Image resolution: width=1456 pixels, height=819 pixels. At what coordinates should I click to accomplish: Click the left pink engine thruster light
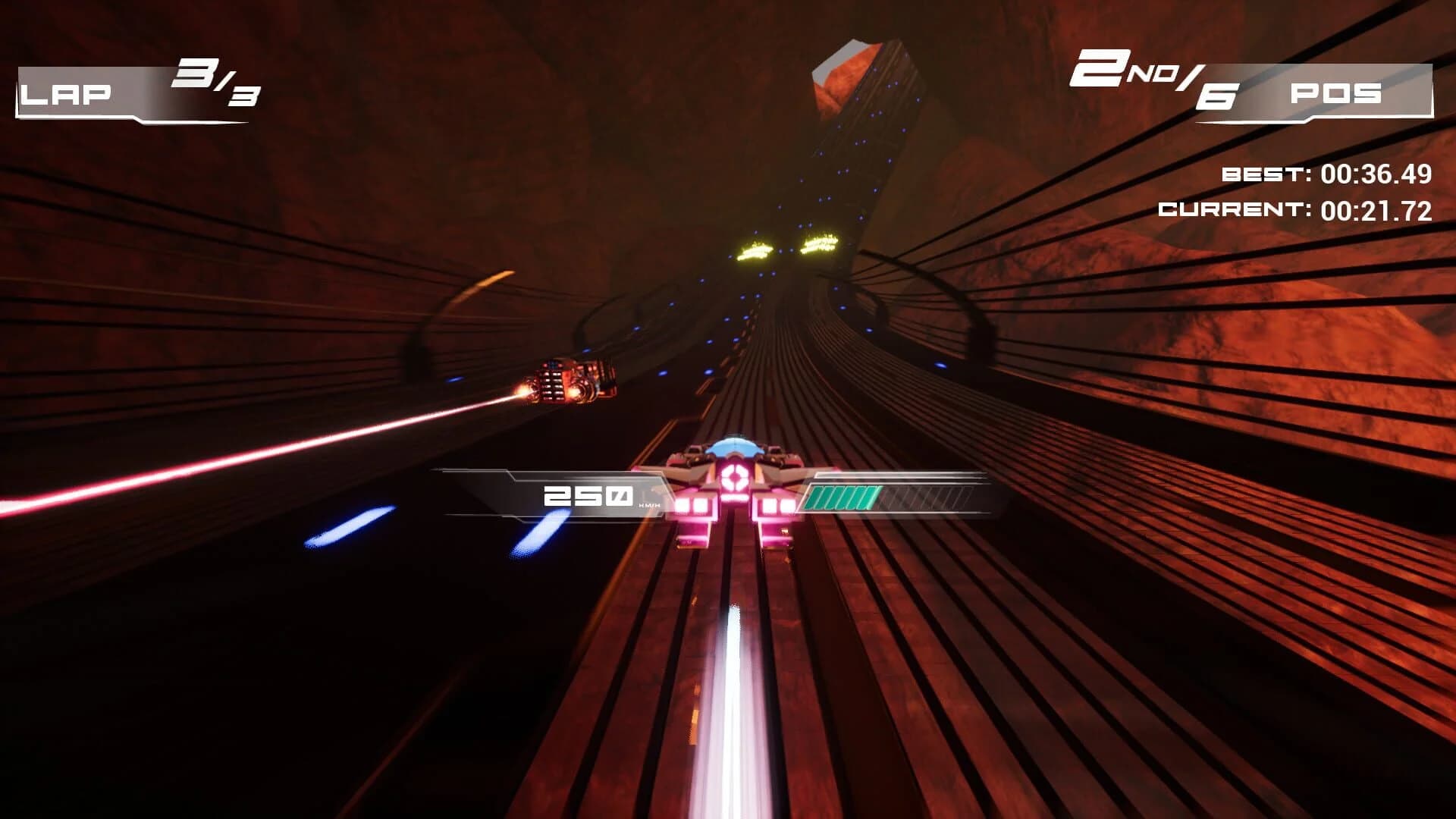694,507
